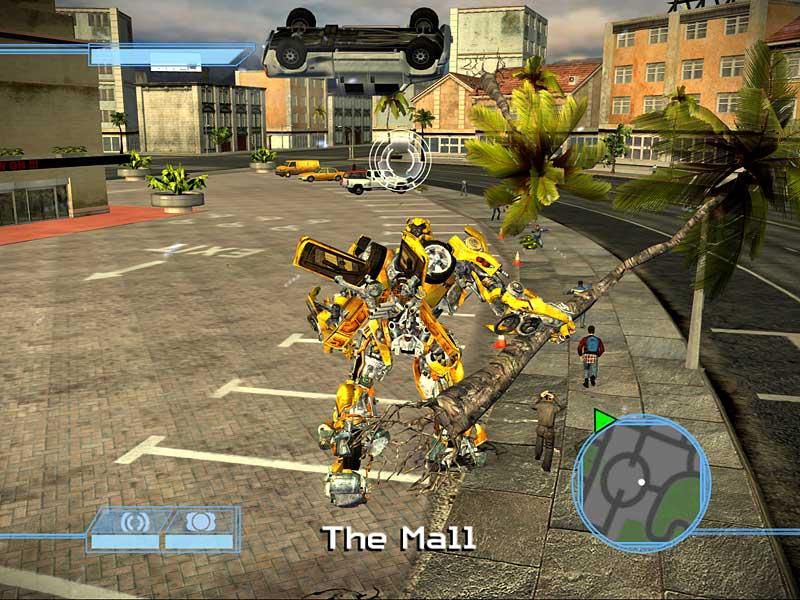Open the circular minimap
800x600 pixels.
click(x=641, y=482)
